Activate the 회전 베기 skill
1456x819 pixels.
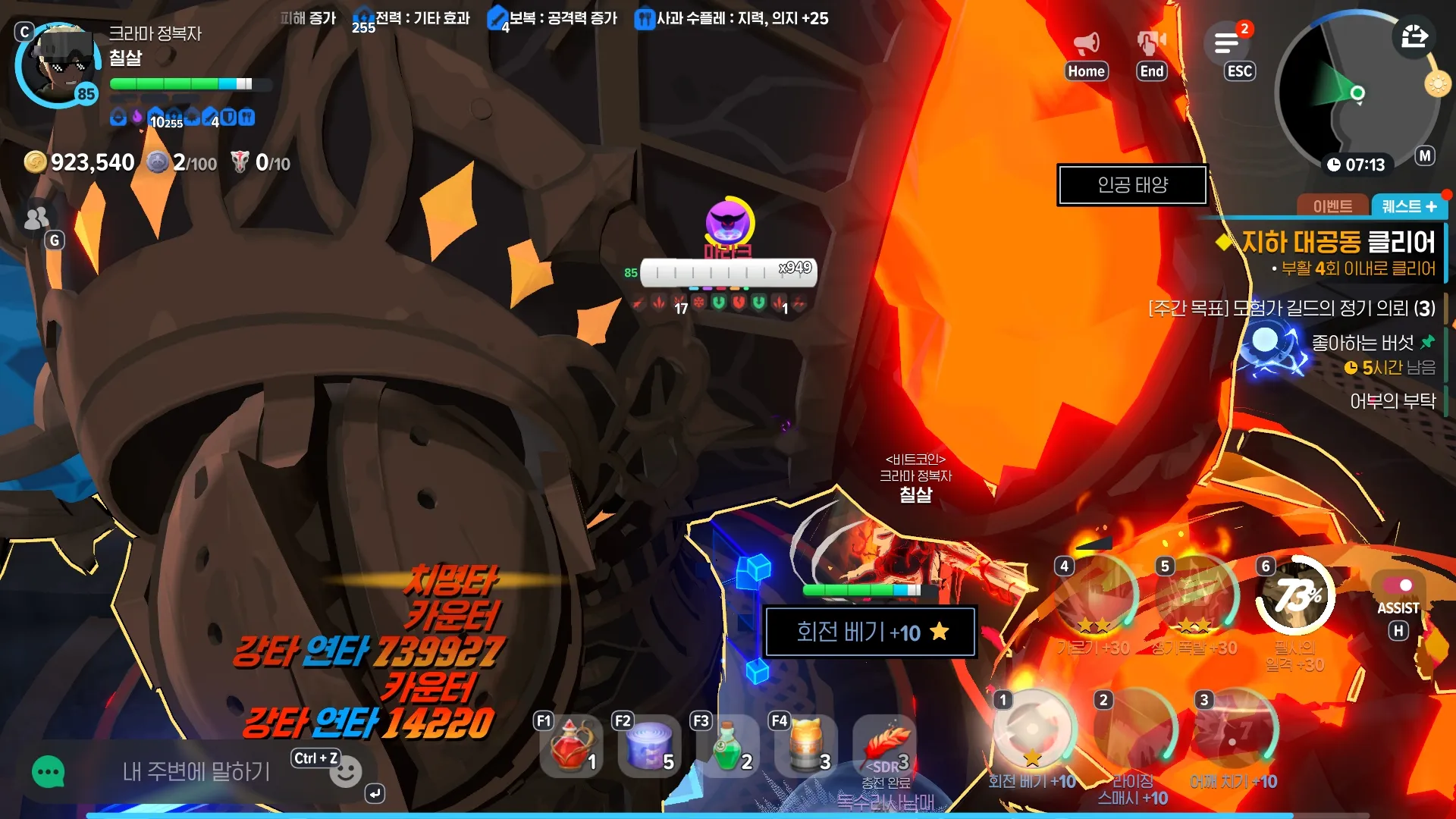tap(1031, 730)
